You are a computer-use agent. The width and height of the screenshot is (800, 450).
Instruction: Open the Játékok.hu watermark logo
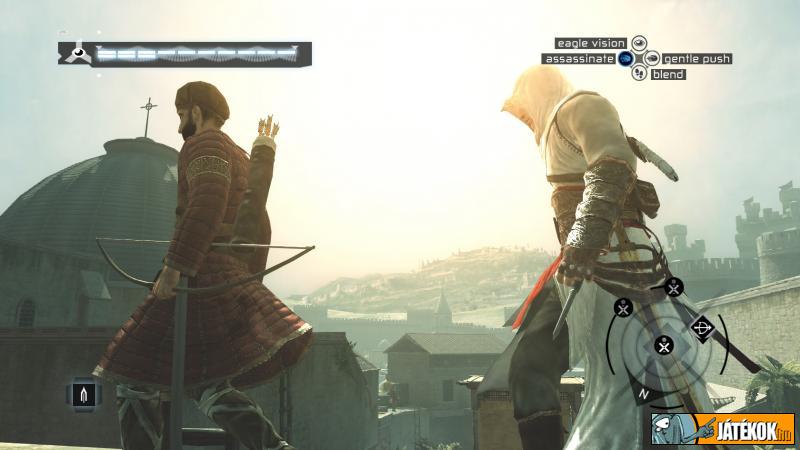pyautogui.click(x=720, y=428)
